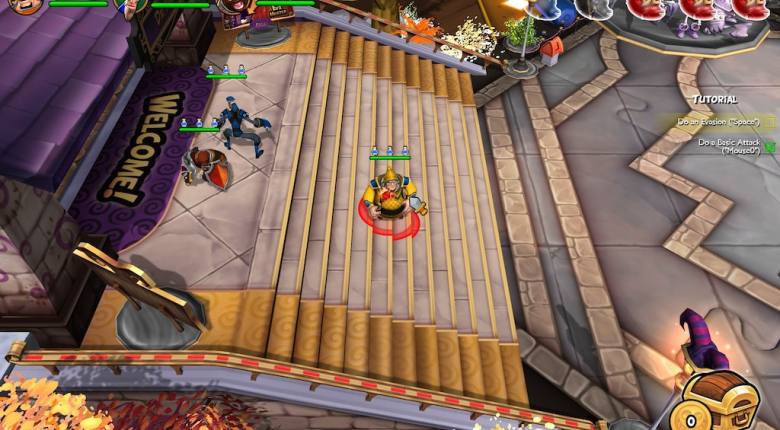The image size is (780, 430).
Task: Select the red-hatted teammate portrait
Action: tap(232, 9)
